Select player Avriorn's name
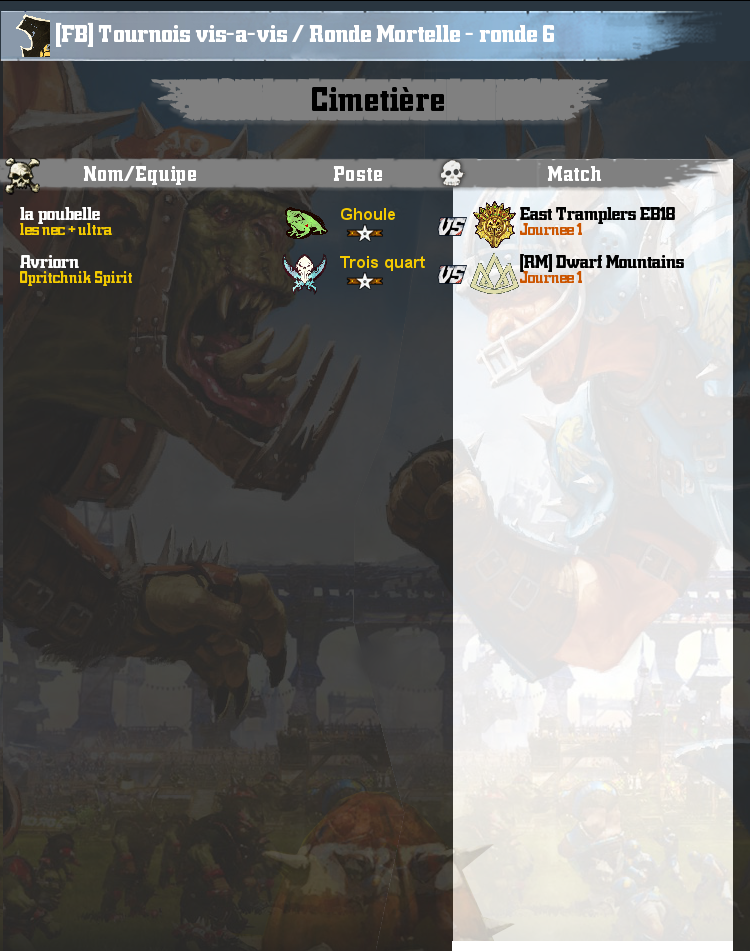 tap(49, 262)
